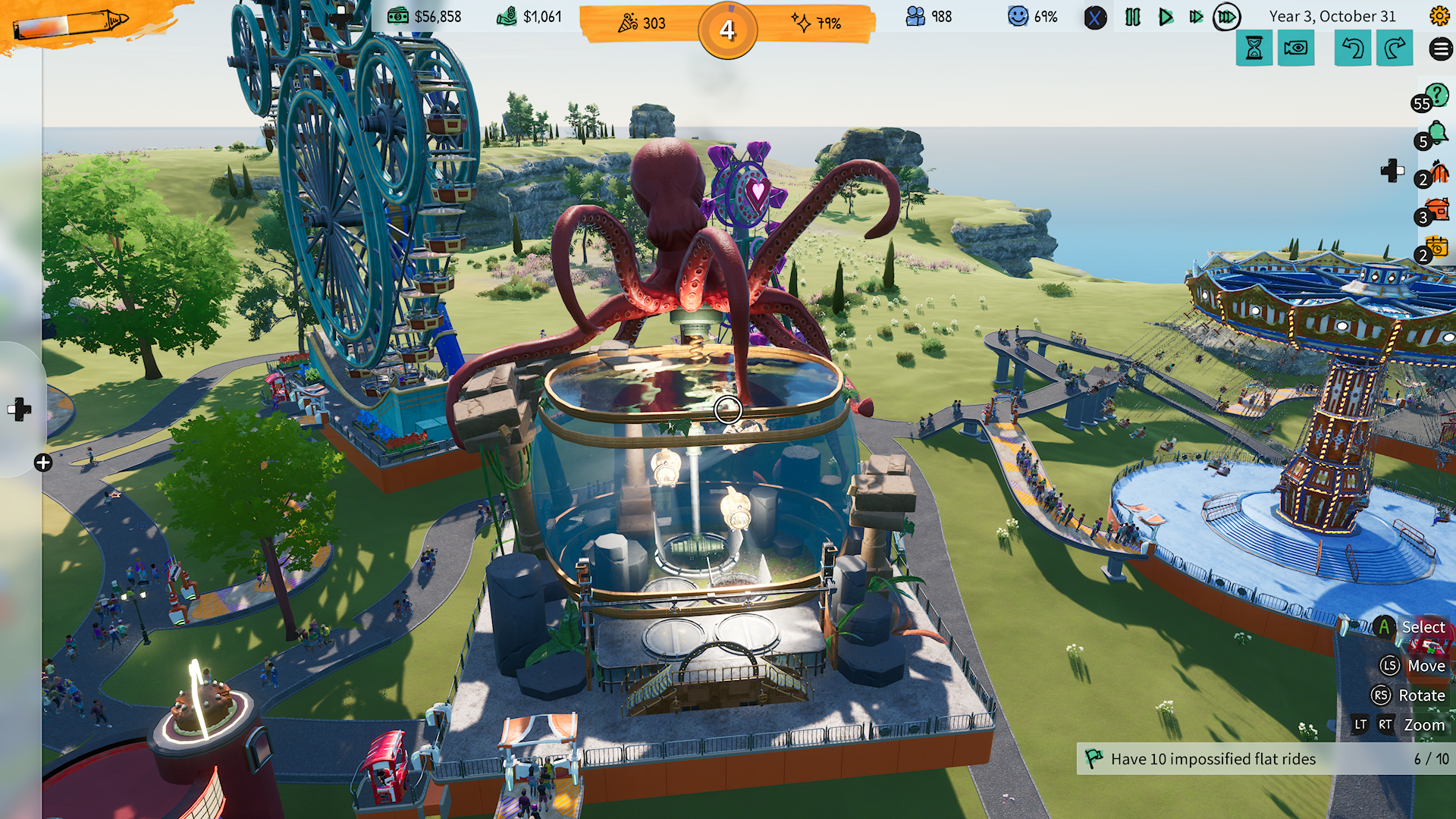
Task: Show the orange shop building notifications
Action: coord(1436,211)
